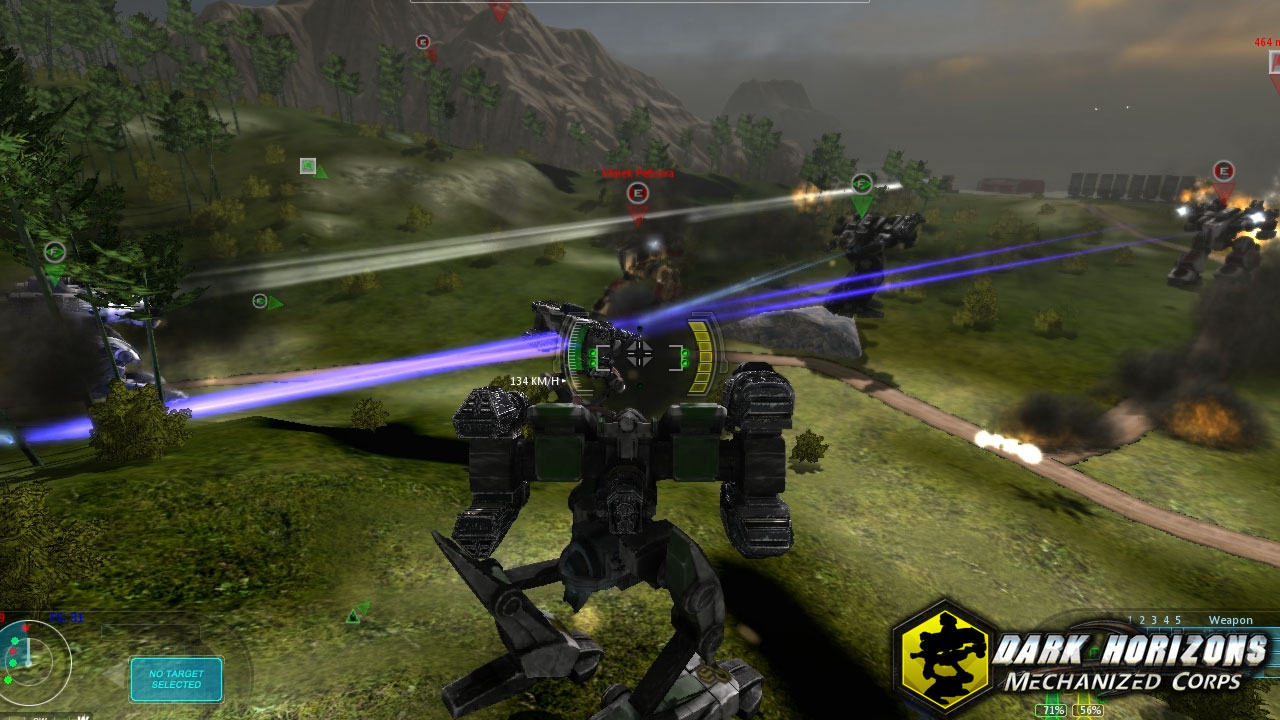The width and height of the screenshot is (1280, 720).
Task: Select weapon slot 3 in the weapon bar
Action: pos(1153,619)
